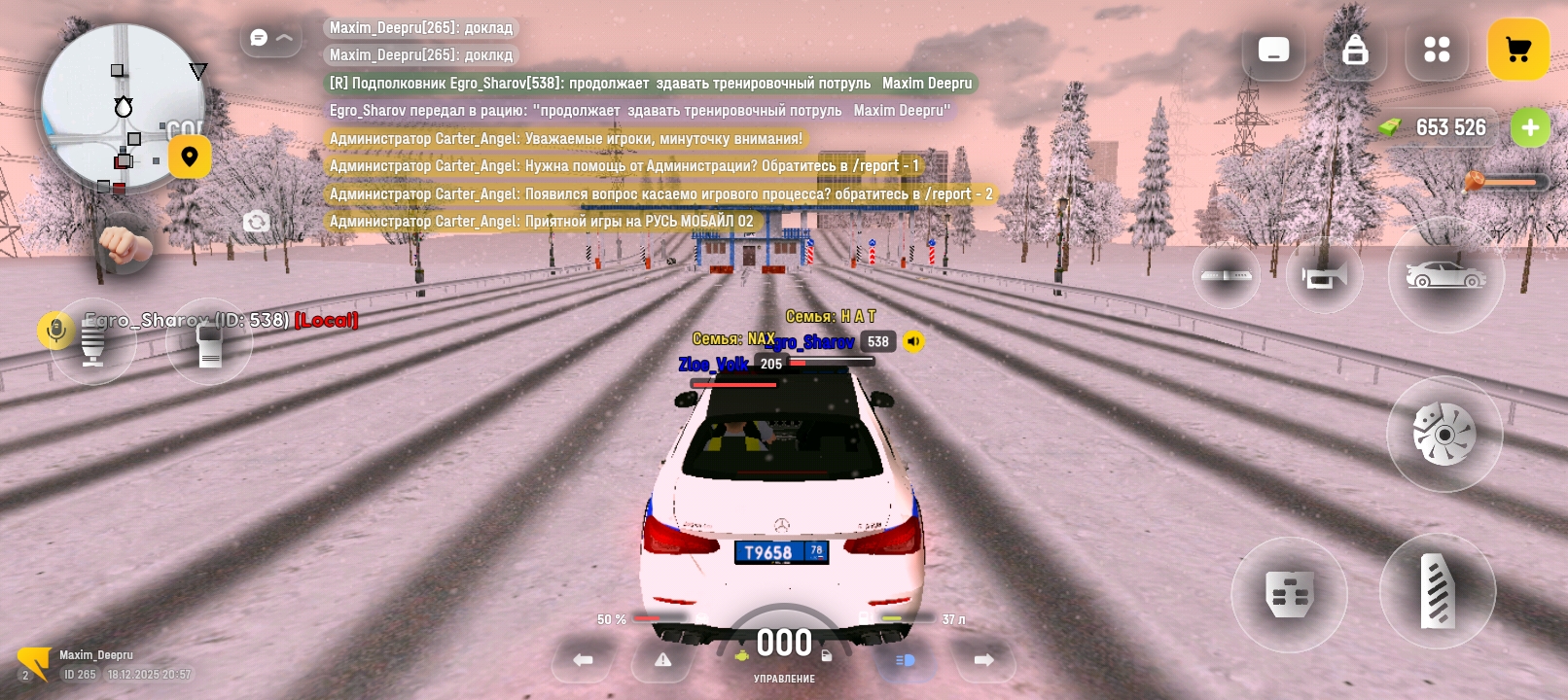
Task: Tap the green plus to add money
Action: coord(1530,127)
